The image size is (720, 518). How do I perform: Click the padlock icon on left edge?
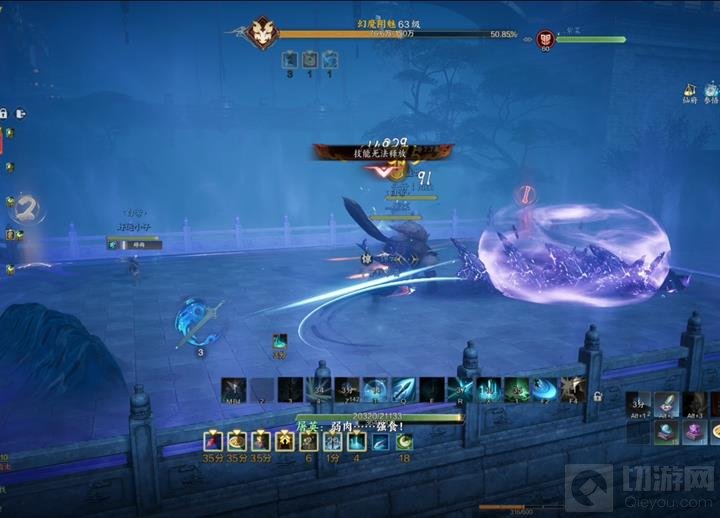point(4,113)
